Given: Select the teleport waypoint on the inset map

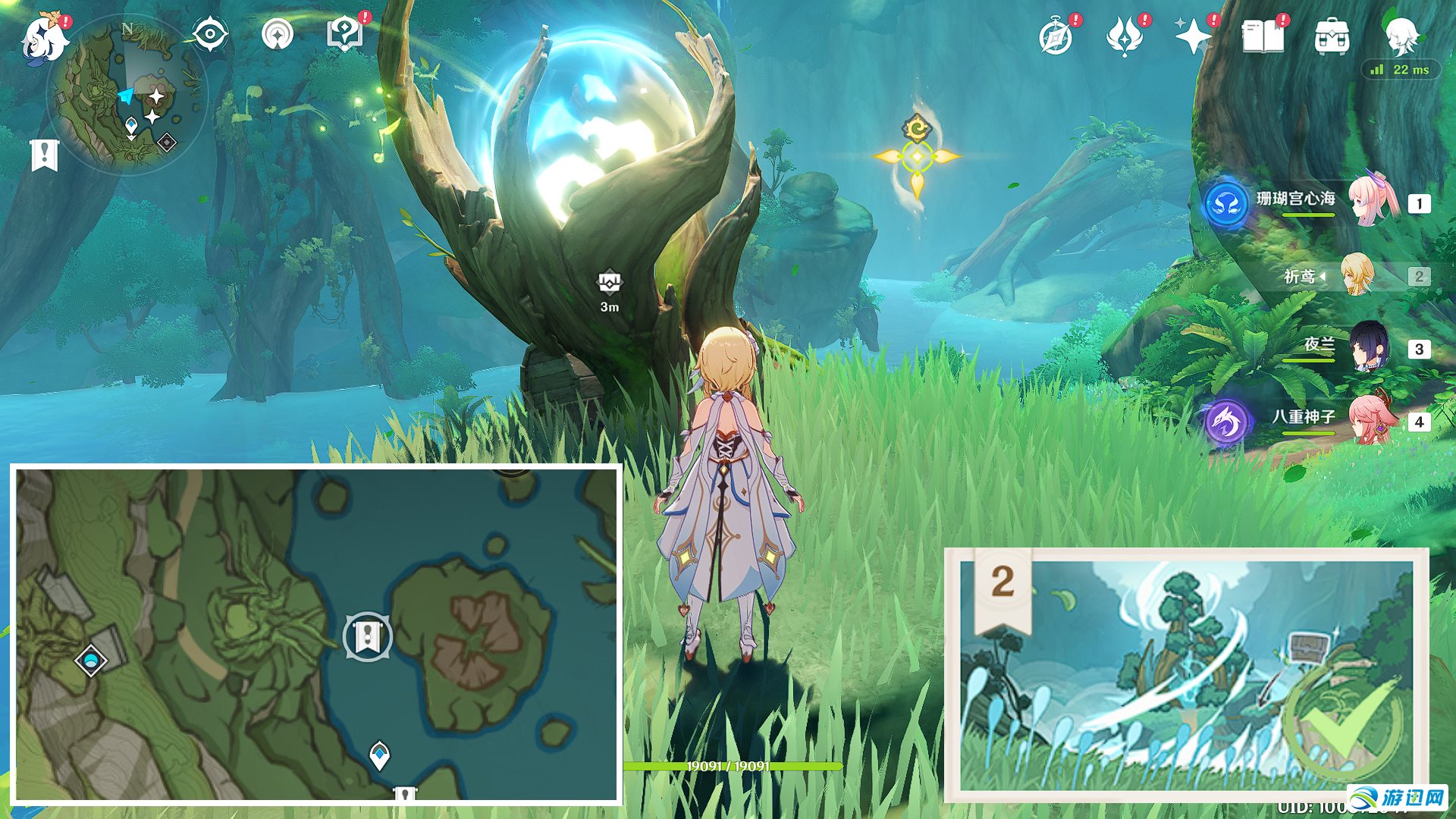Looking at the screenshot, I should pos(379,755).
